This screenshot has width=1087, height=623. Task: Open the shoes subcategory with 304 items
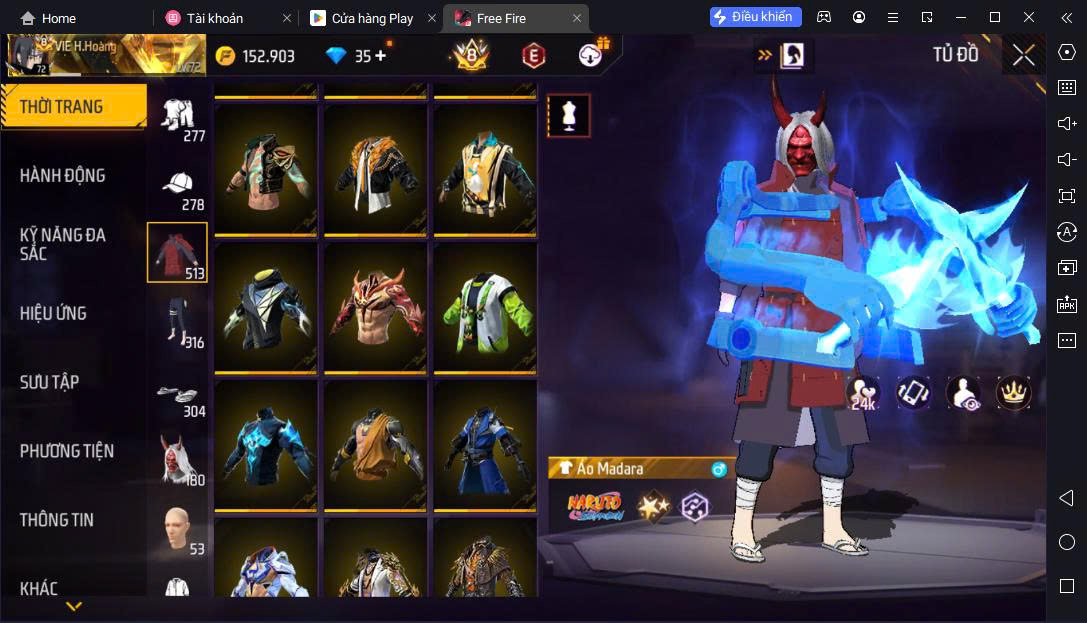(178, 396)
